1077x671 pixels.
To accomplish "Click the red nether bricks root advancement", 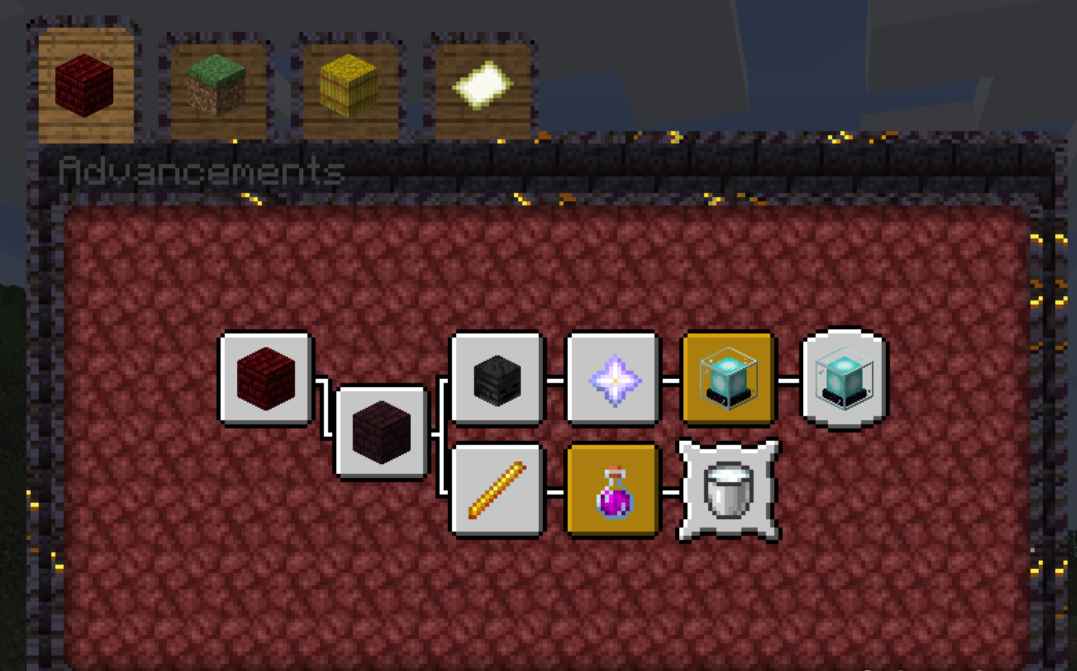I will click(x=266, y=379).
